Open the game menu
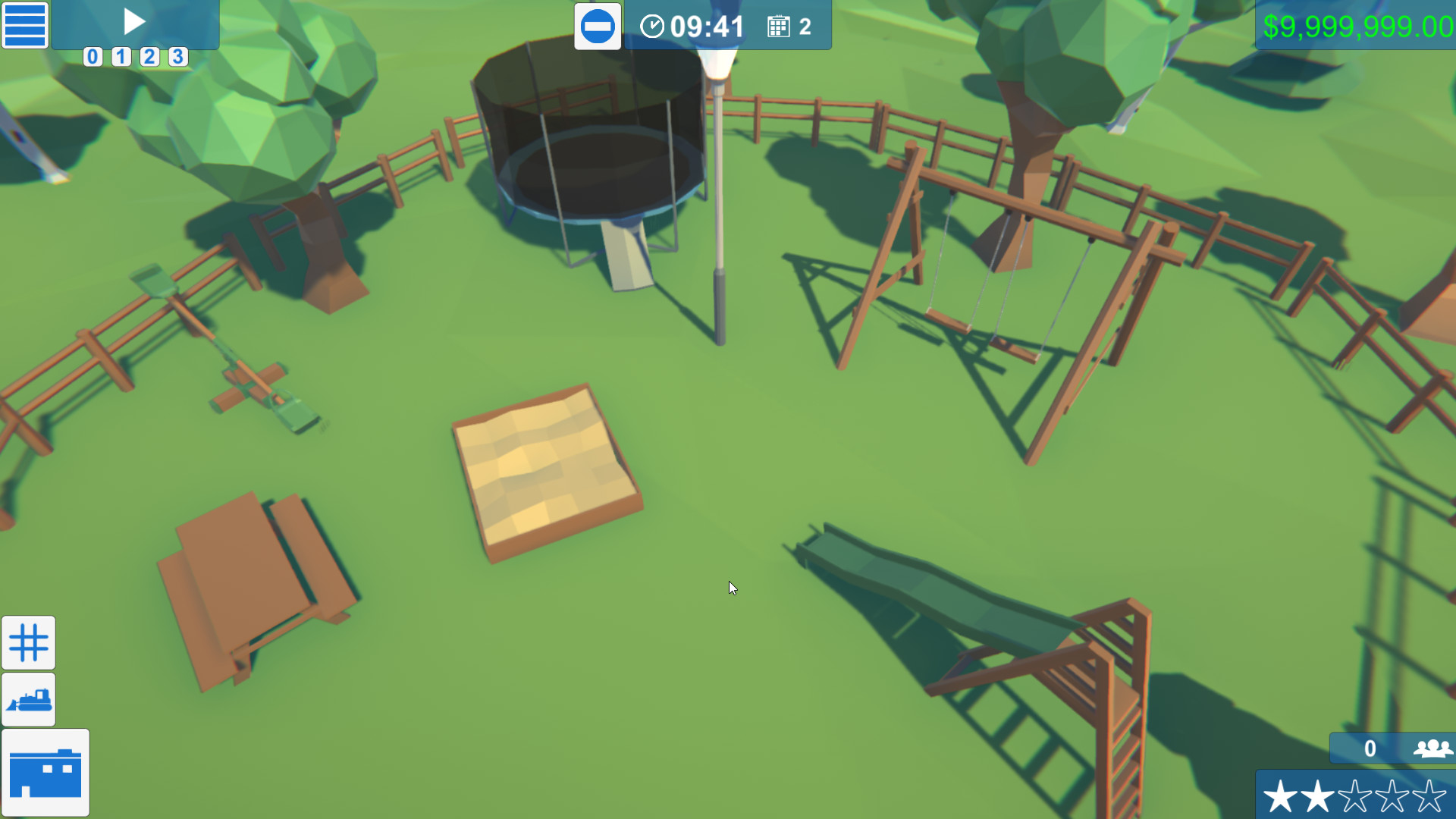The width and height of the screenshot is (1456, 819). (25, 25)
